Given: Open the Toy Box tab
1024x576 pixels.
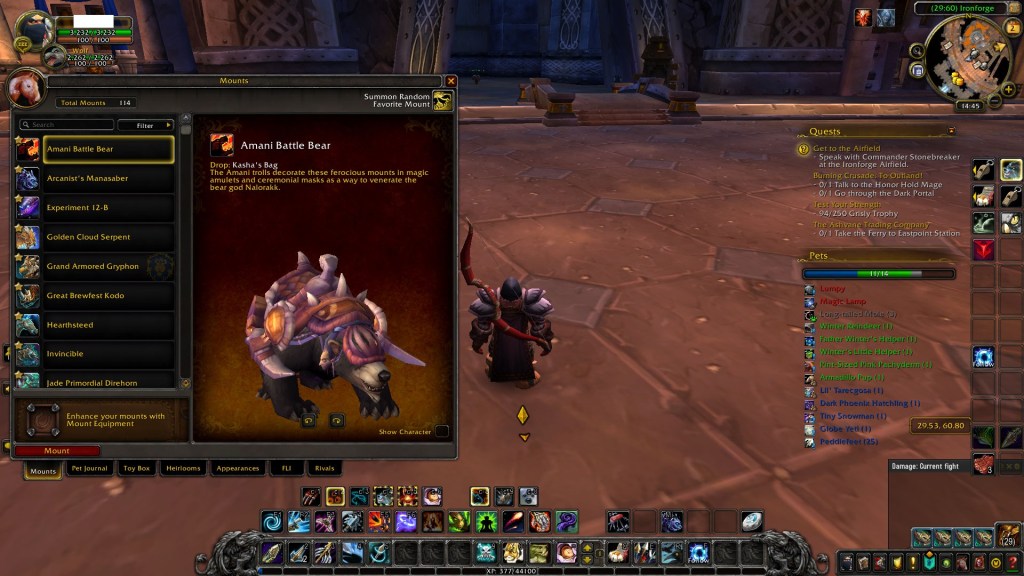Looking at the screenshot, I should pyautogui.click(x=136, y=468).
